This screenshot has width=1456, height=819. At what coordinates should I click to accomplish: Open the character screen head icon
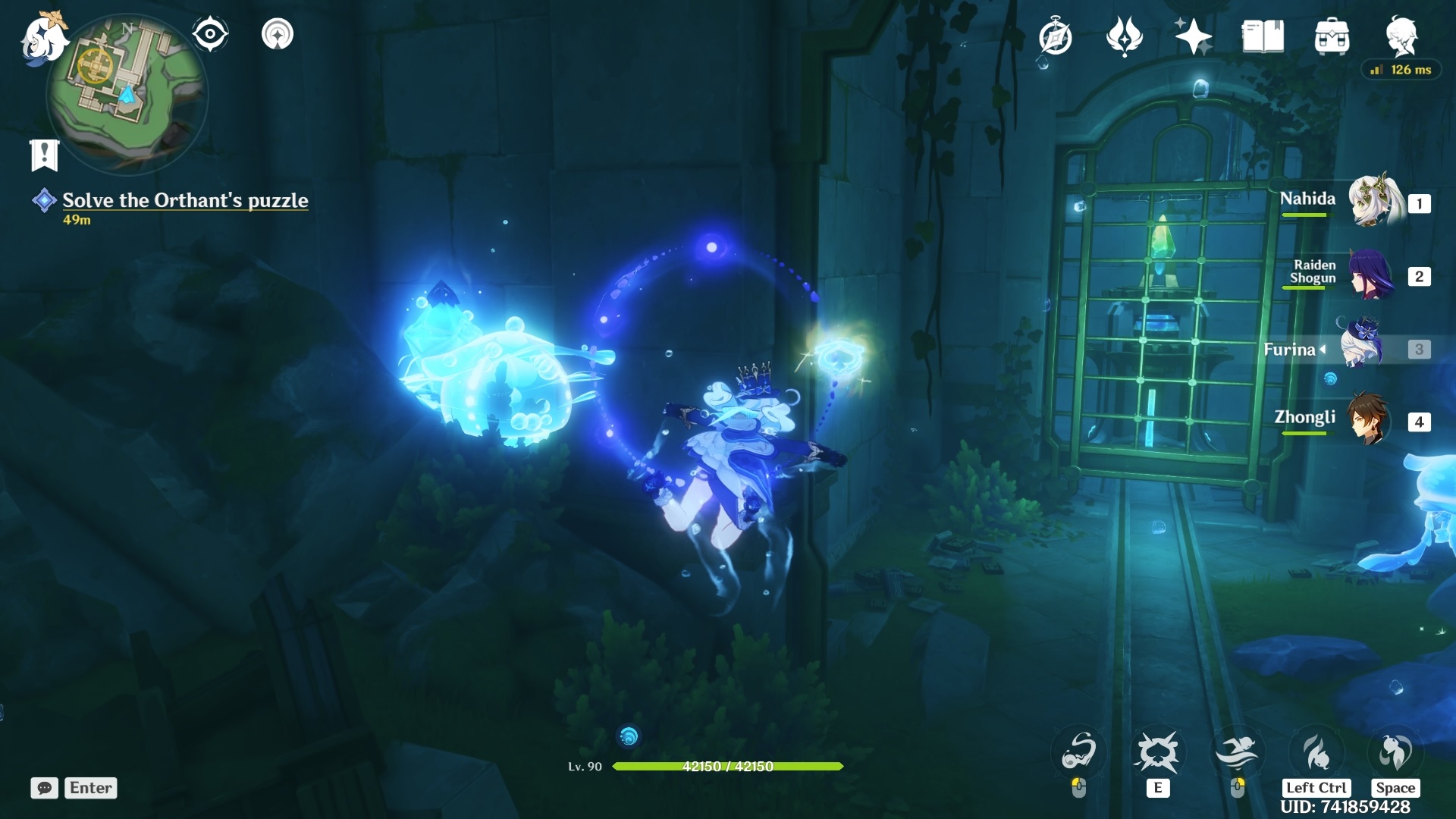pyautogui.click(x=1401, y=36)
